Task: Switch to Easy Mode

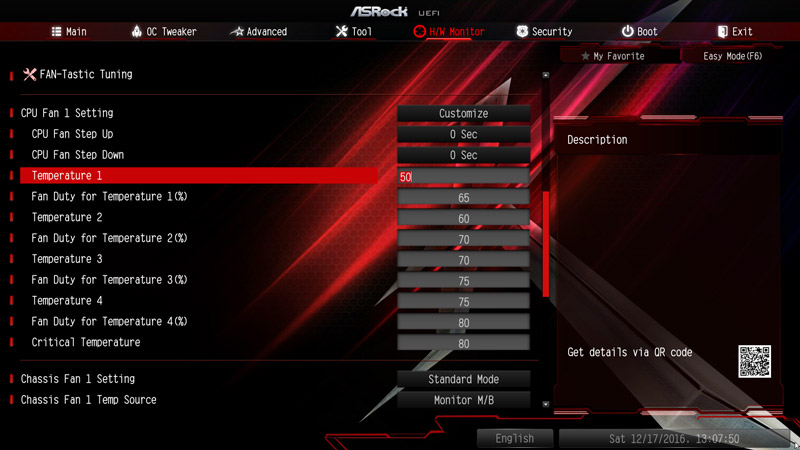Action: (x=732, y=56)
